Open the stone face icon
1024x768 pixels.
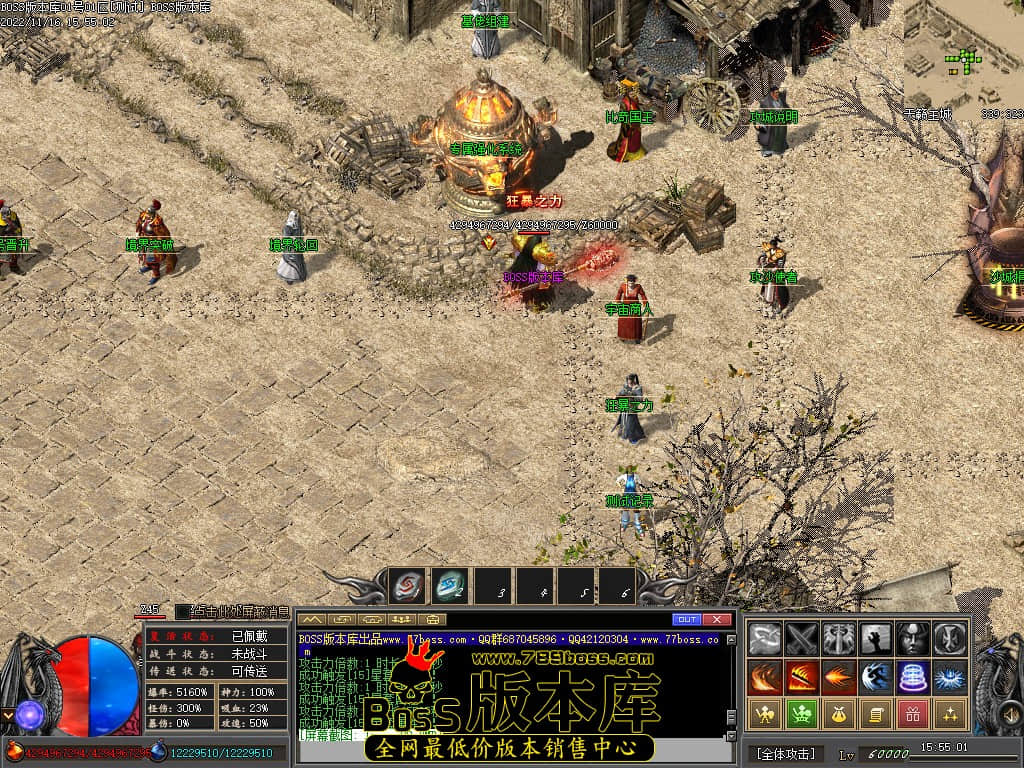[913, 638]
